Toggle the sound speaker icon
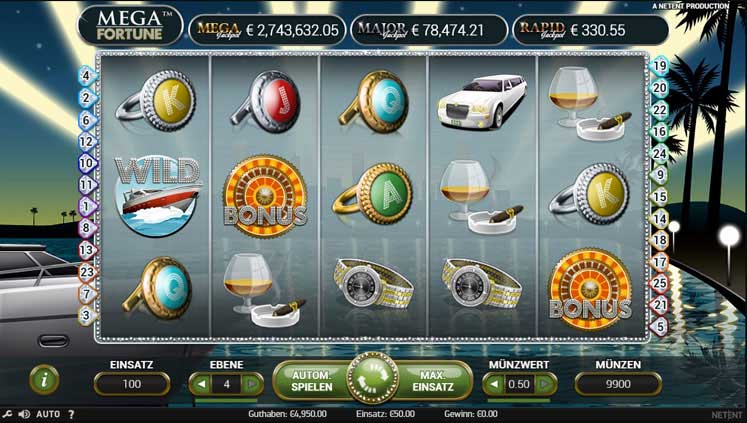Image resolution: width=747 pixels, height=423 pixels. (23, 413)
